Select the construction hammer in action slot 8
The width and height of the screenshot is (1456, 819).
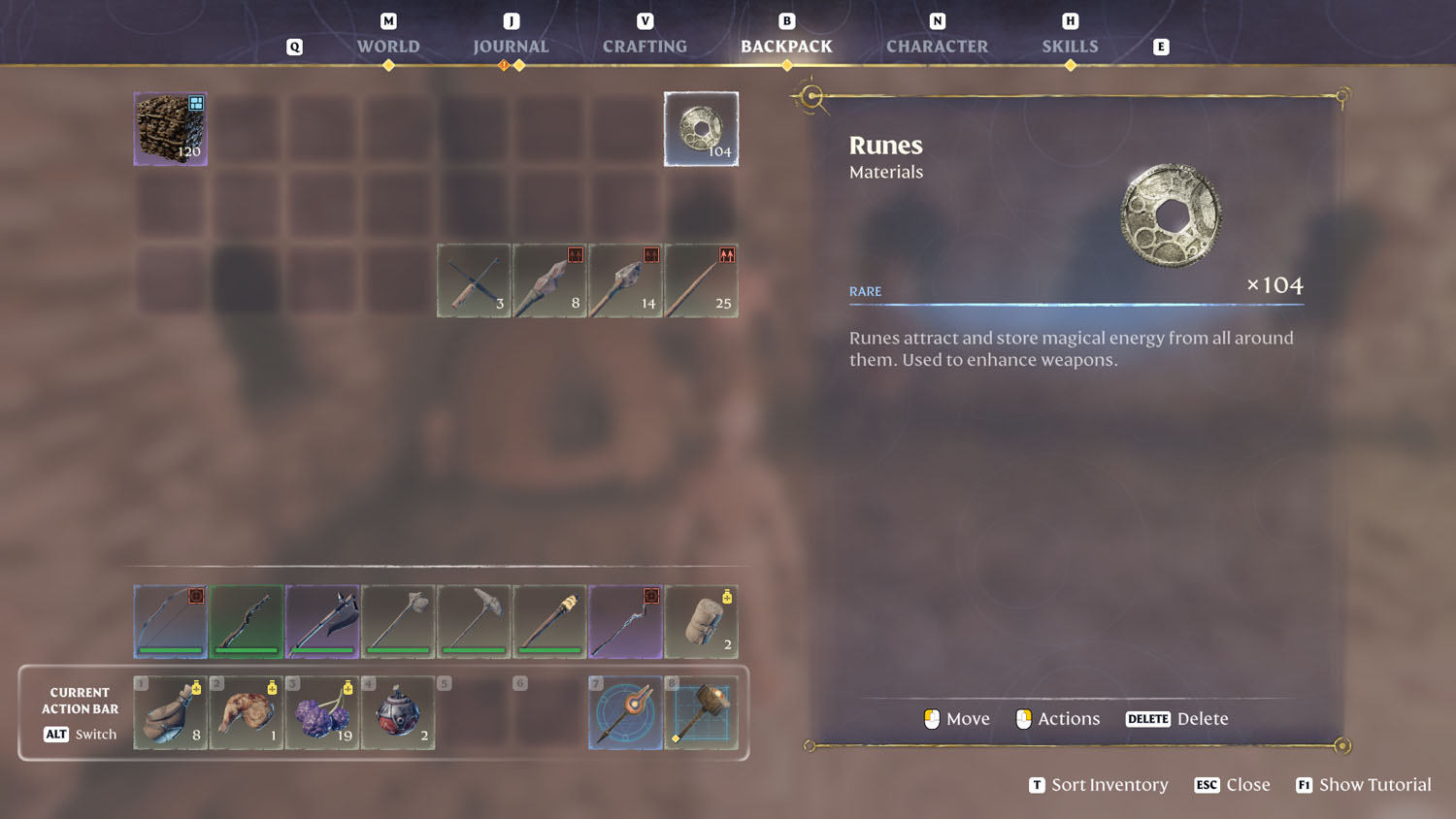tap(701, 713)
